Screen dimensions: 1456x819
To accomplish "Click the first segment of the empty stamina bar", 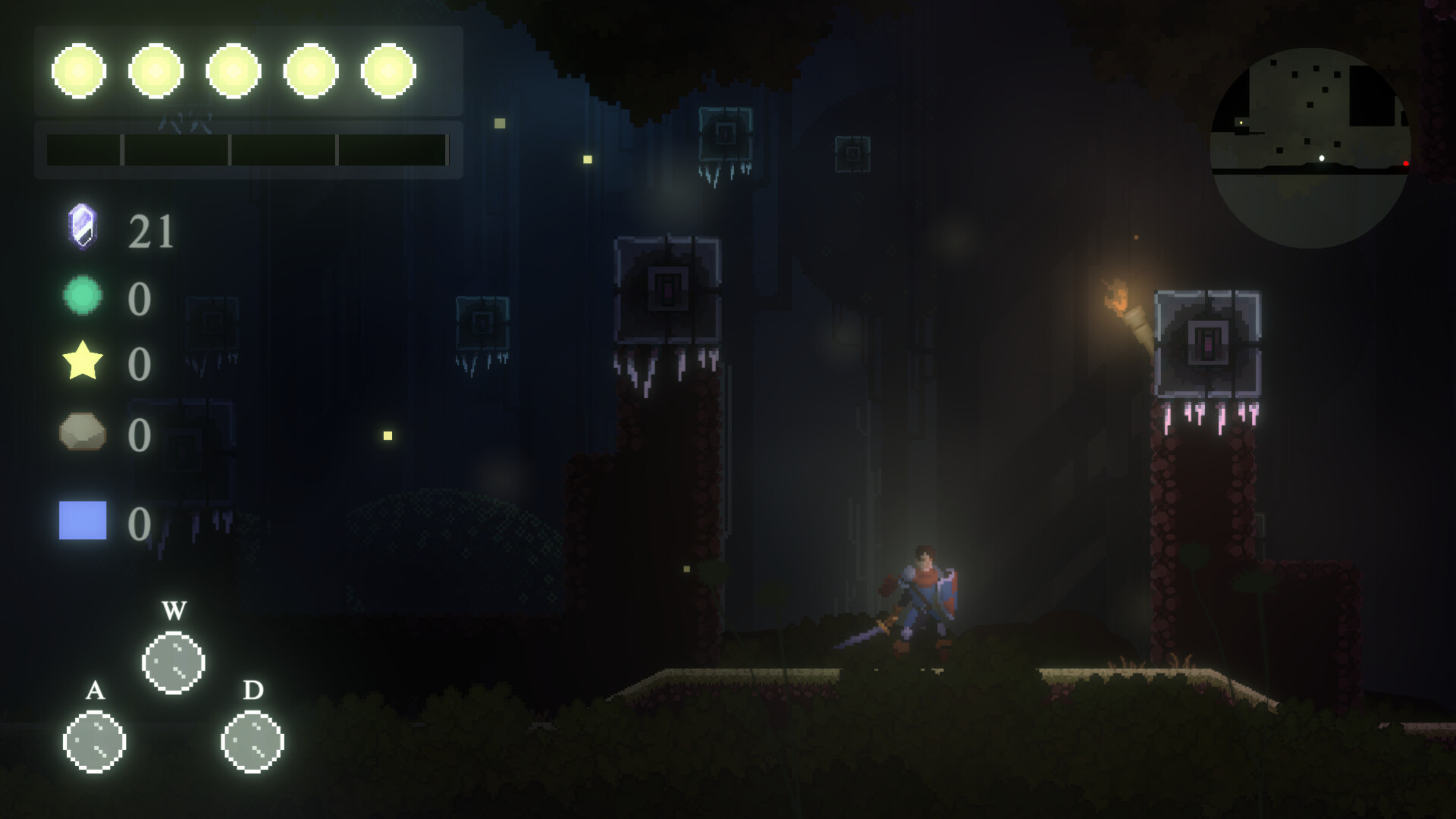I will pyautogui.click(x=83, y=149).
